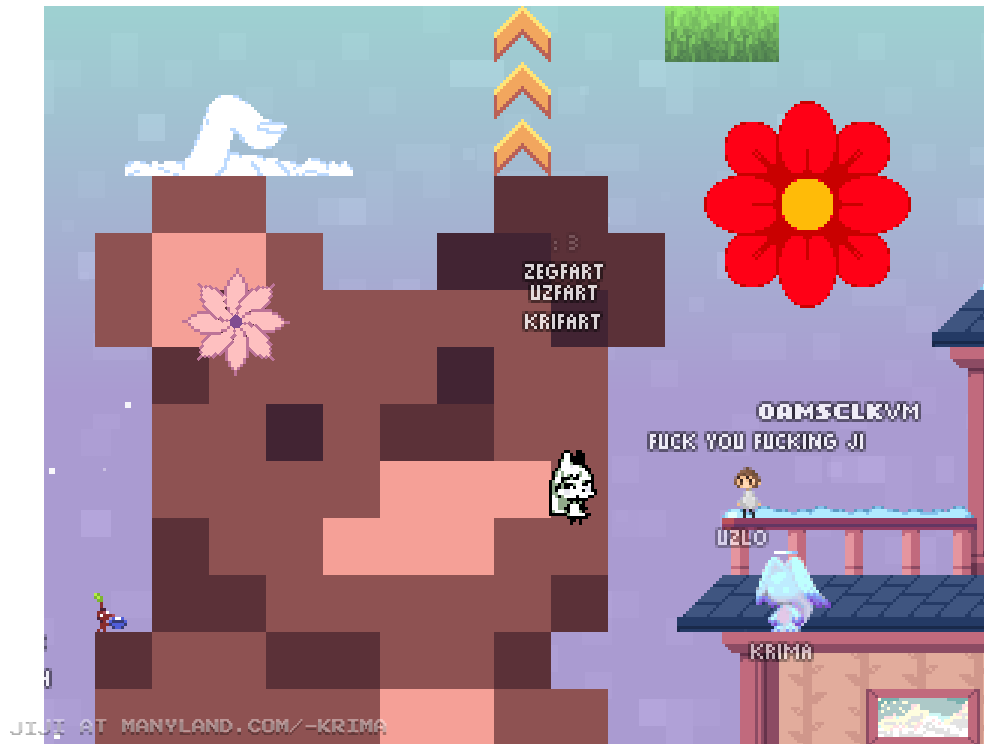Image resolution: width=984 pixels, height=744 pixels.
Task: Open the manyland.com/-krima area link
Action: tap(253, 726)
